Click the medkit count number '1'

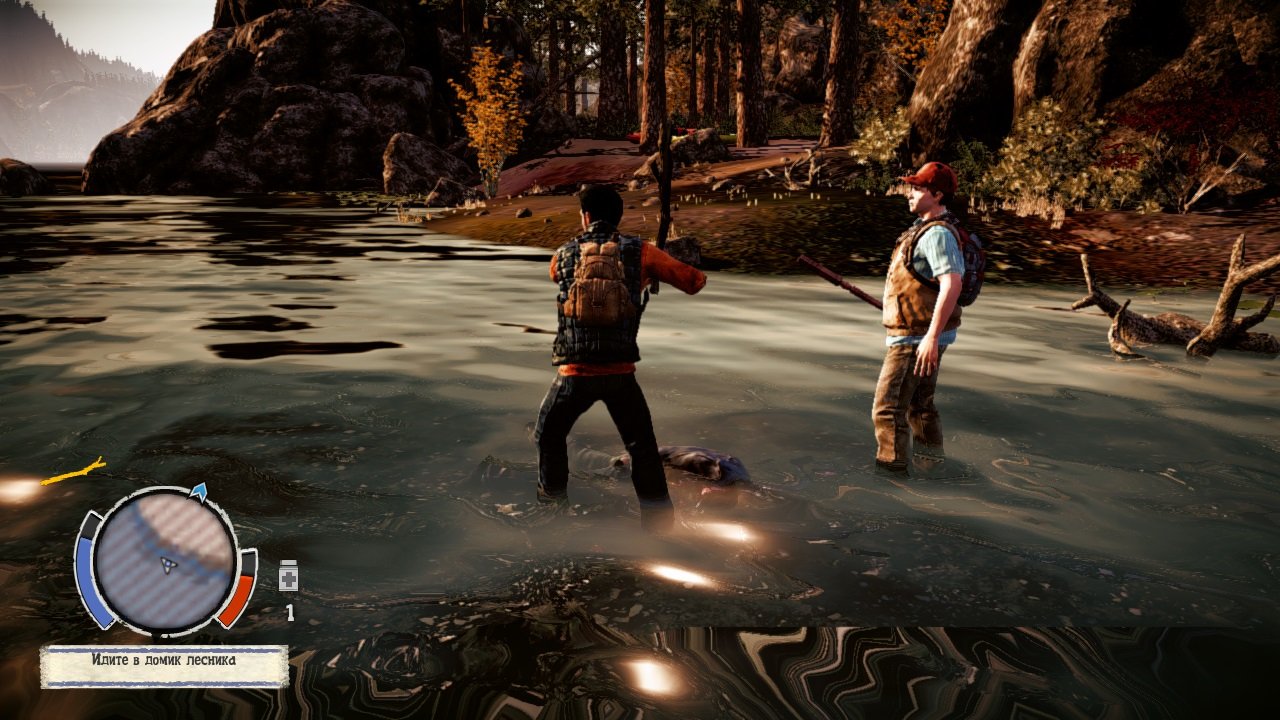coord(289,610)
